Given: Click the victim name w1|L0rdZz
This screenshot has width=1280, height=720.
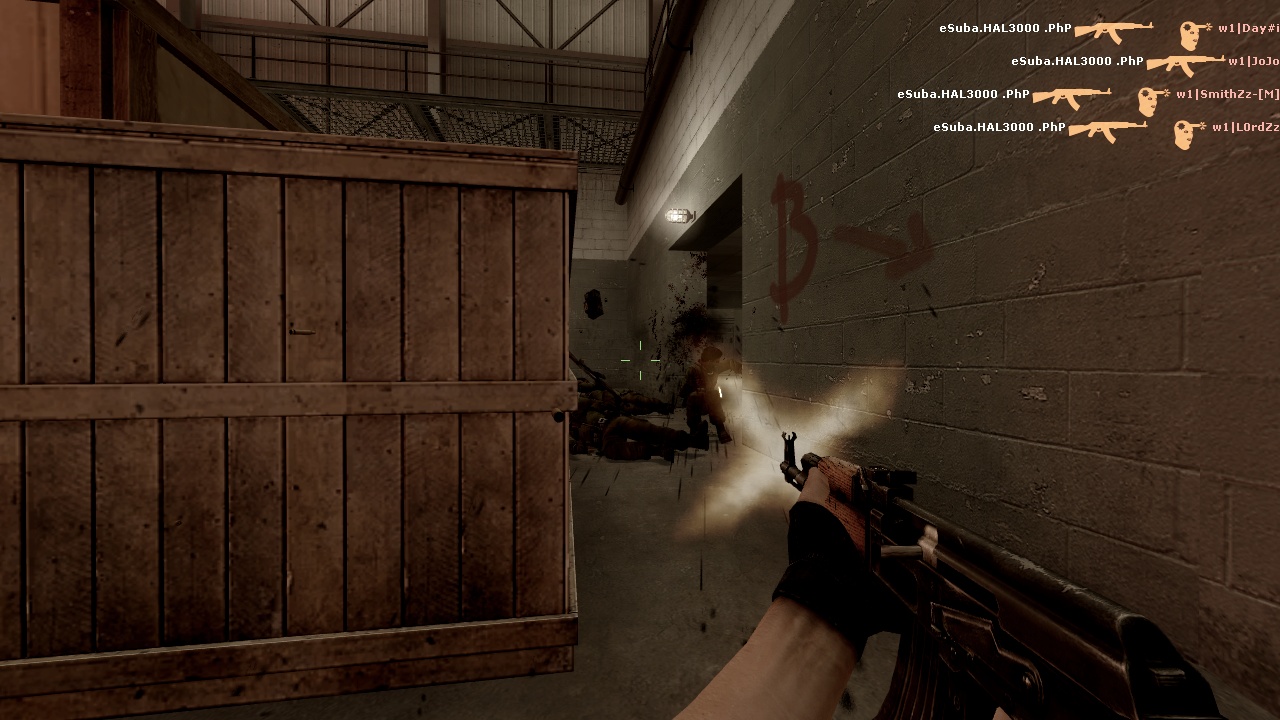Looking at the screenshot, I should [1245, 127].
